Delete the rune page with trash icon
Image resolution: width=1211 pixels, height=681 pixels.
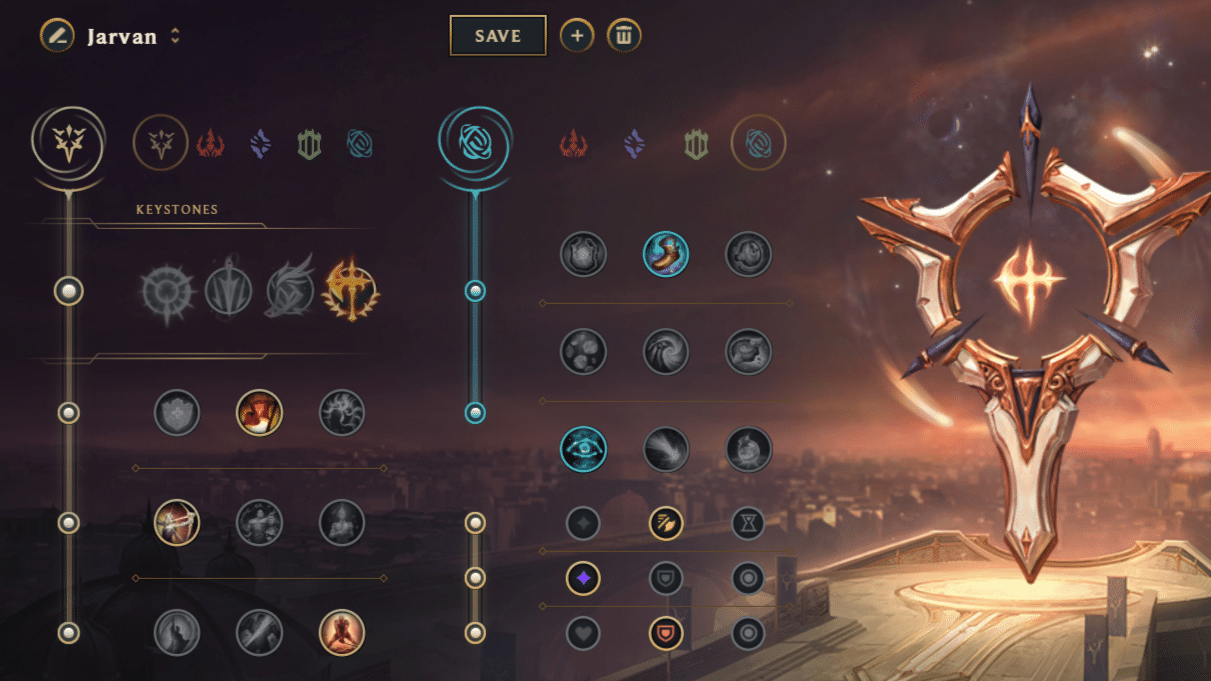[624, 36]
